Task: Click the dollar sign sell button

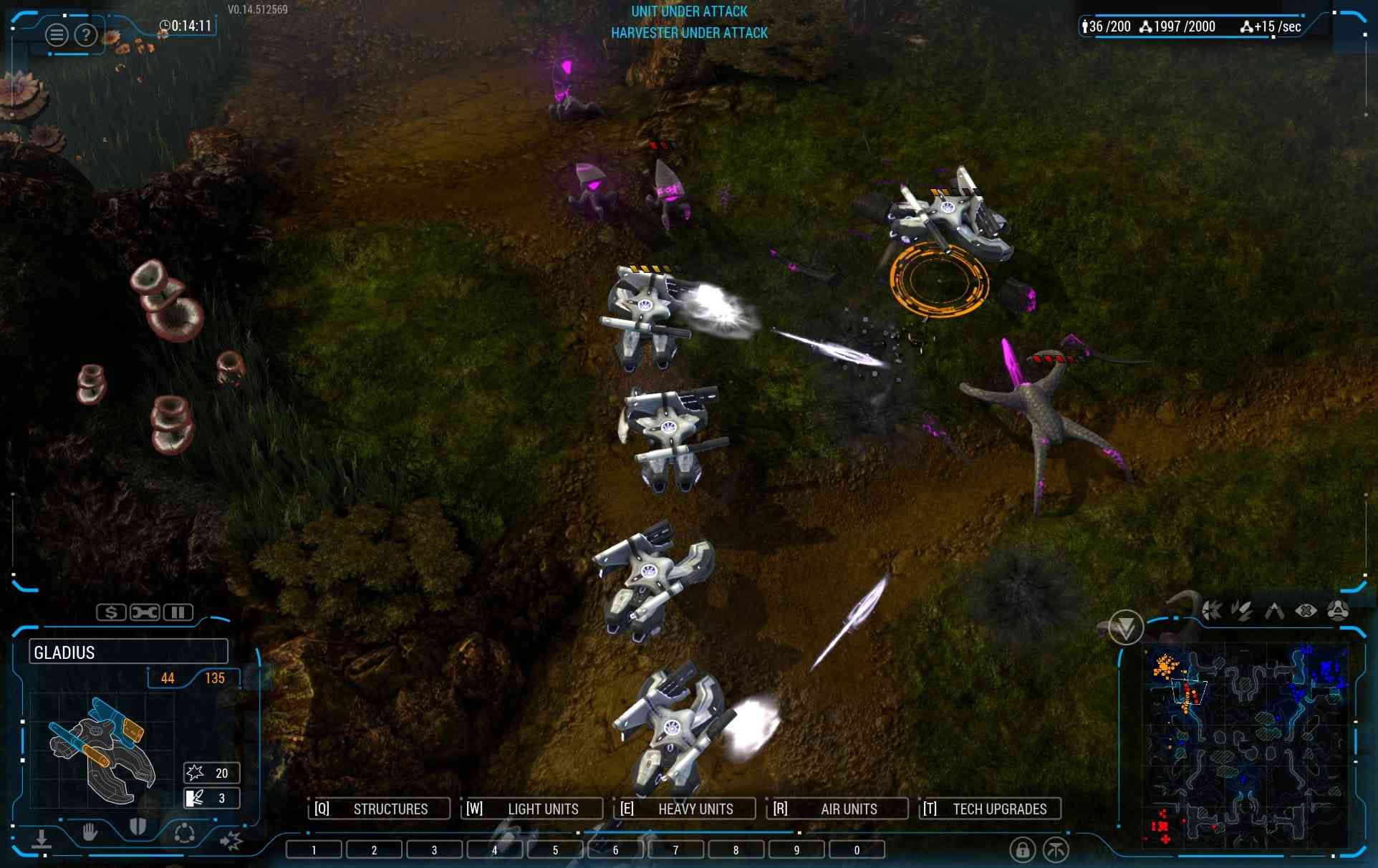Action: pos(111,612)
